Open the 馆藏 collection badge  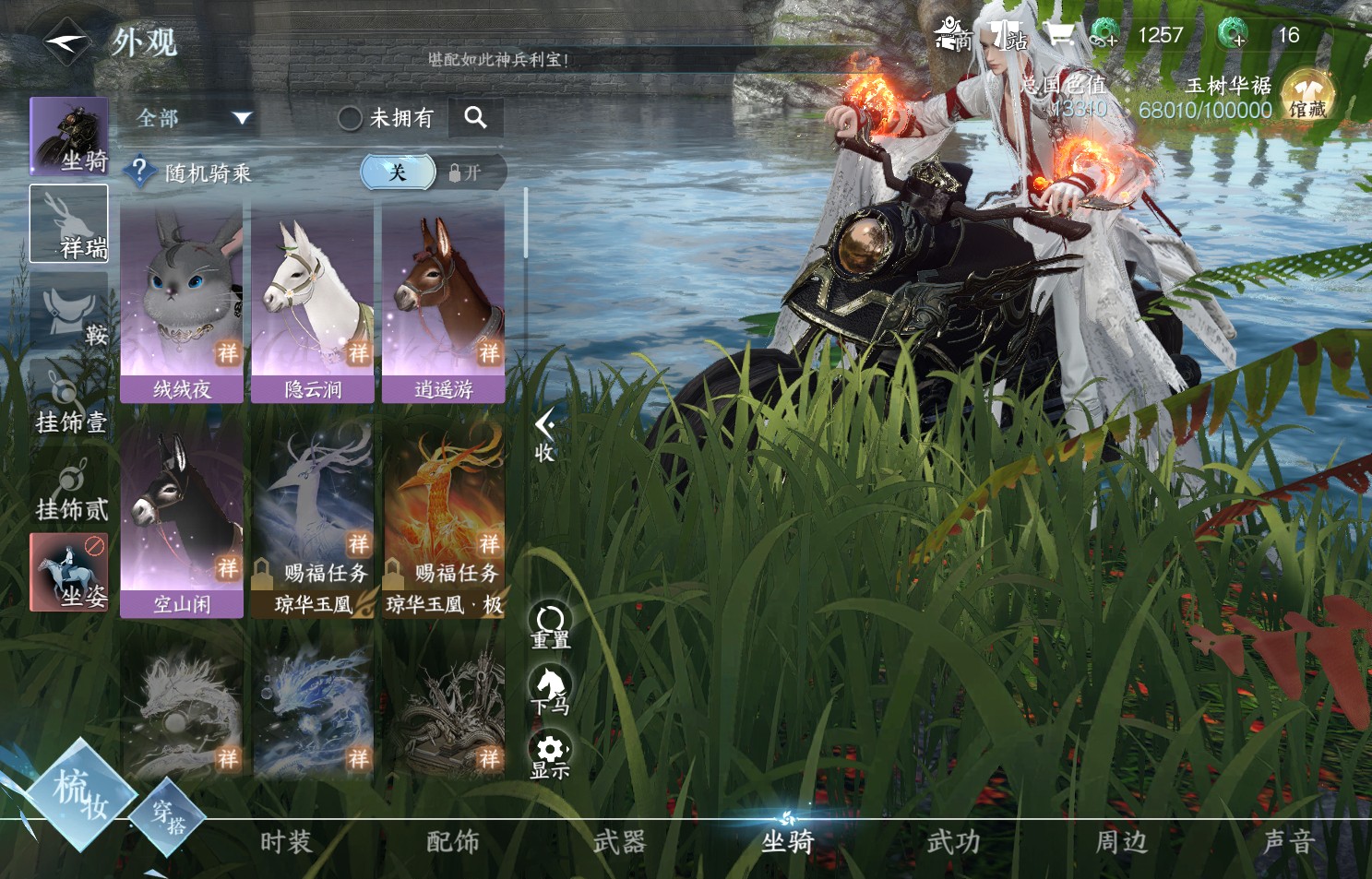pos(1307,98)
